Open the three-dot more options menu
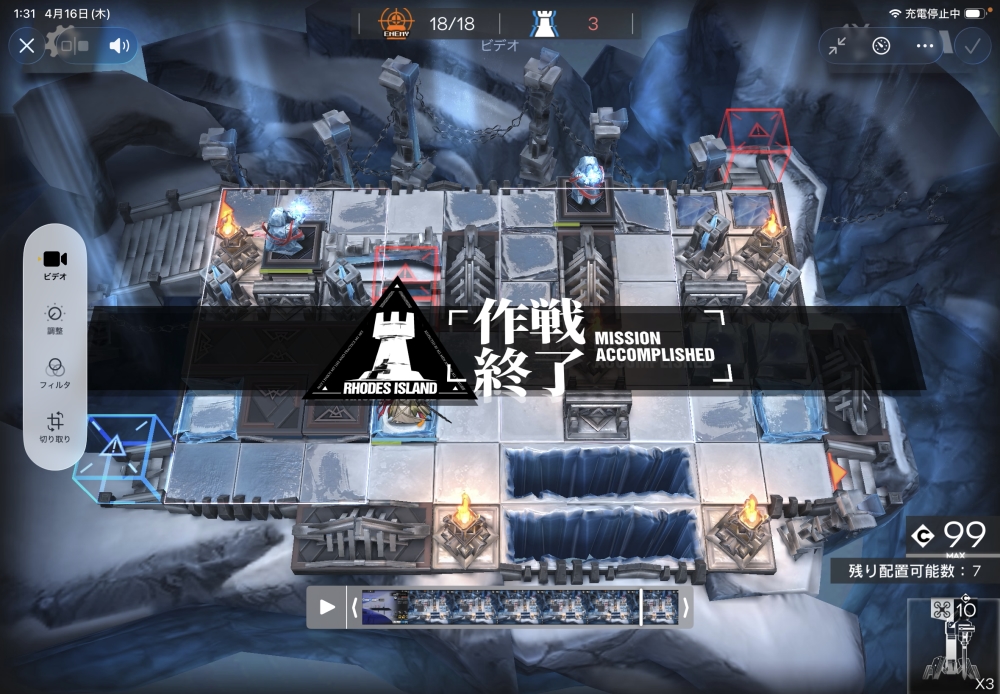This screenshot has width=1000, height=694. click(925, 46)
